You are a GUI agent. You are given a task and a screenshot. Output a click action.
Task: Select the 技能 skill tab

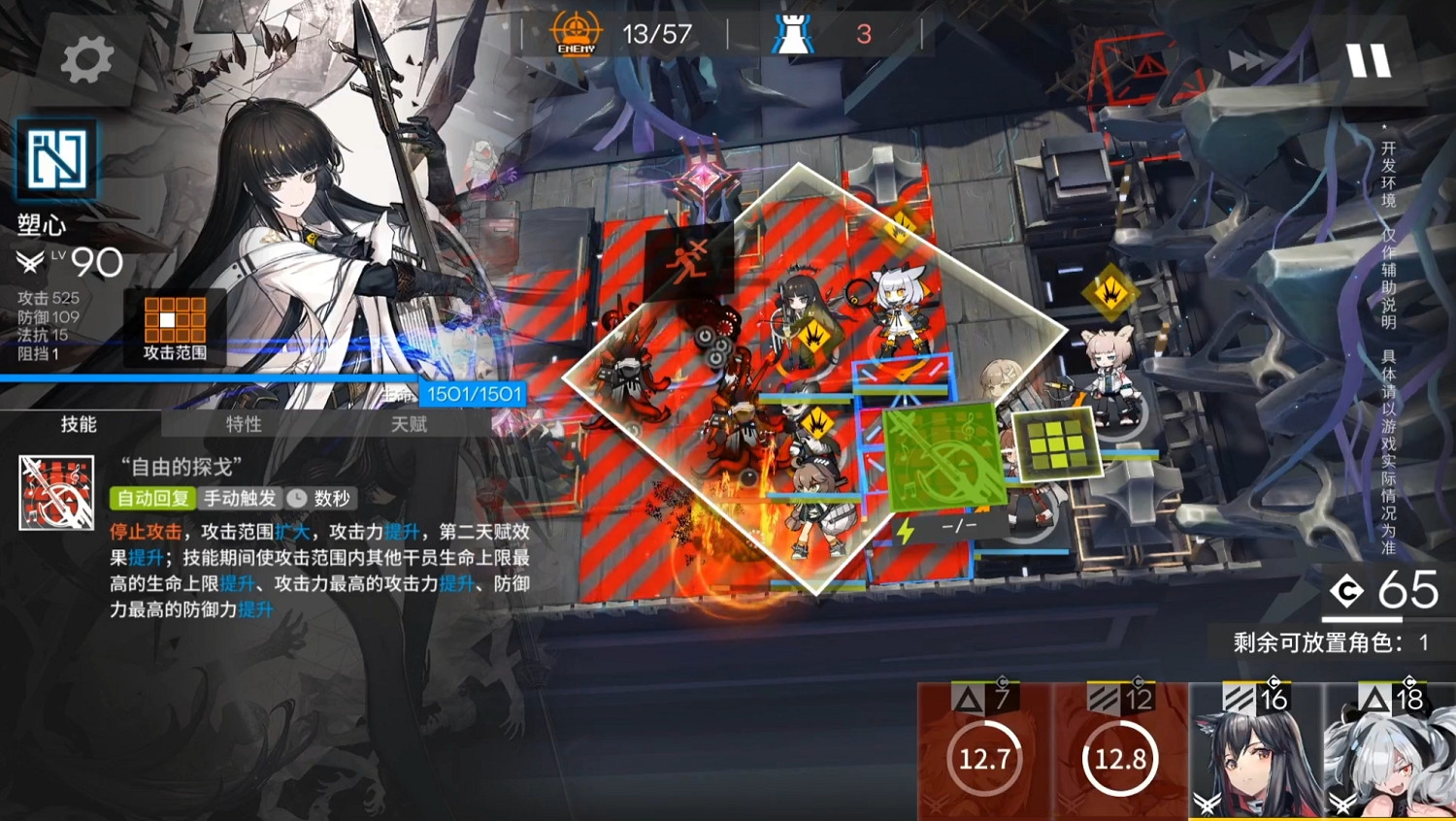coord(80,424)
